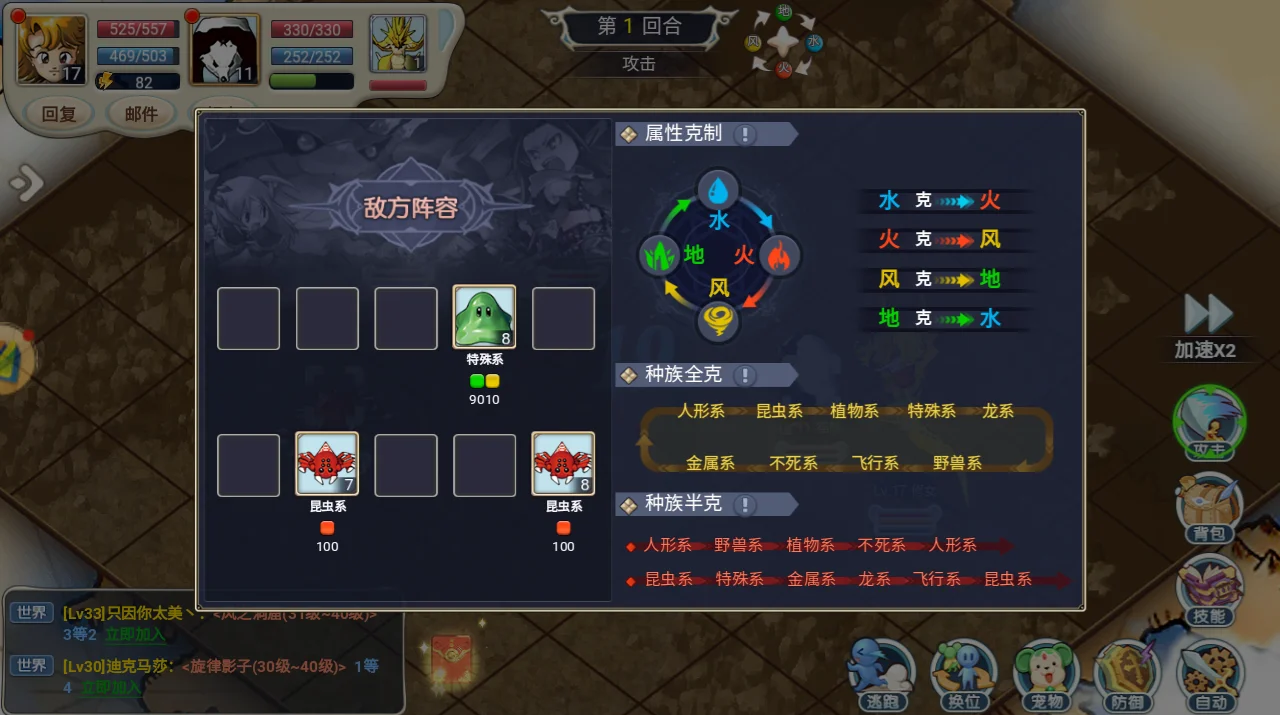The height and width of the screenshot is (715, 1280).
Task: Select the blonde player character portrait
Action: coord(51,50)
